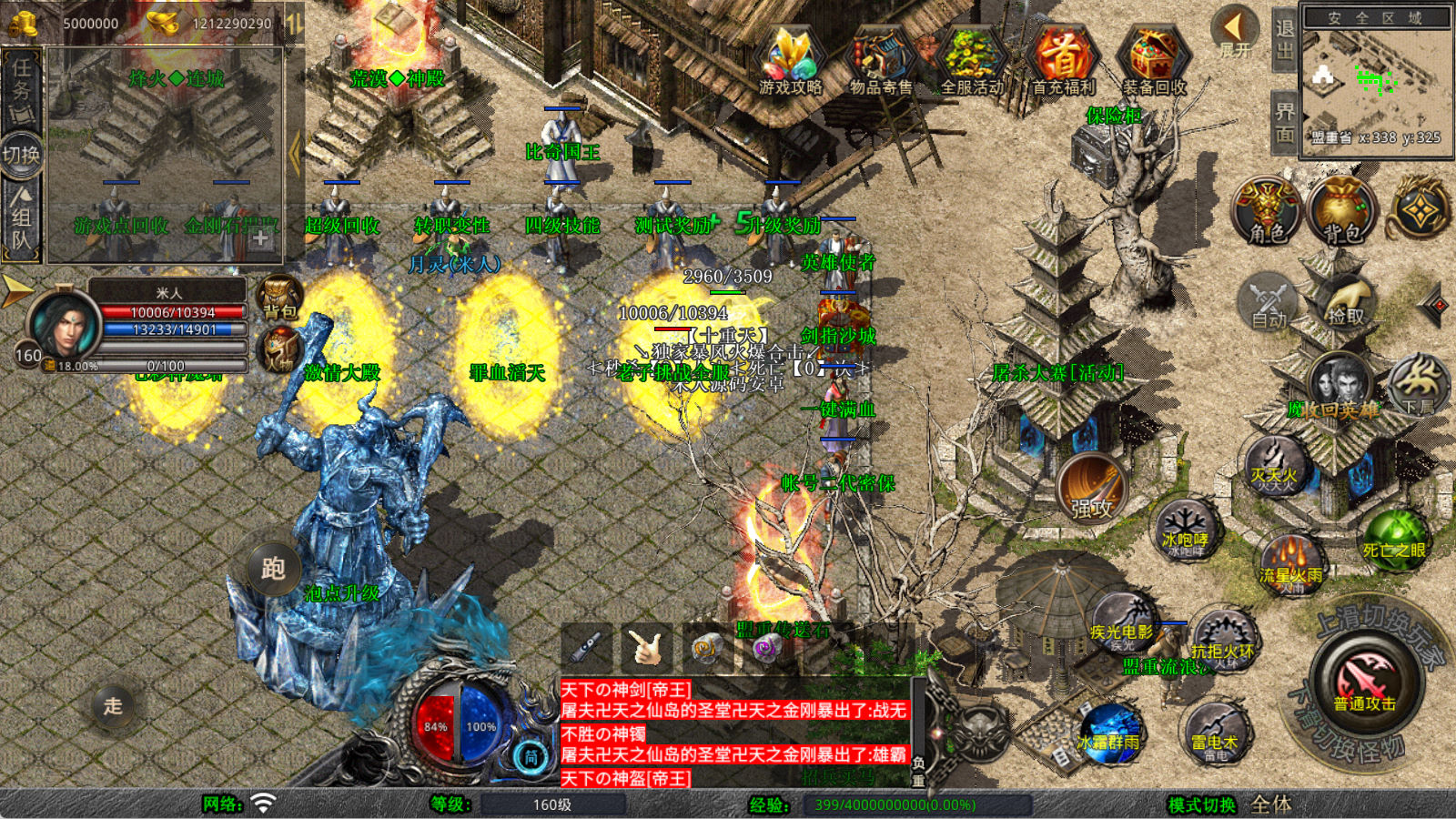Viewport: 1456px width, 819px height.
Task: Open the 游戏攻略 game guide icon
Action: [790, 60]
